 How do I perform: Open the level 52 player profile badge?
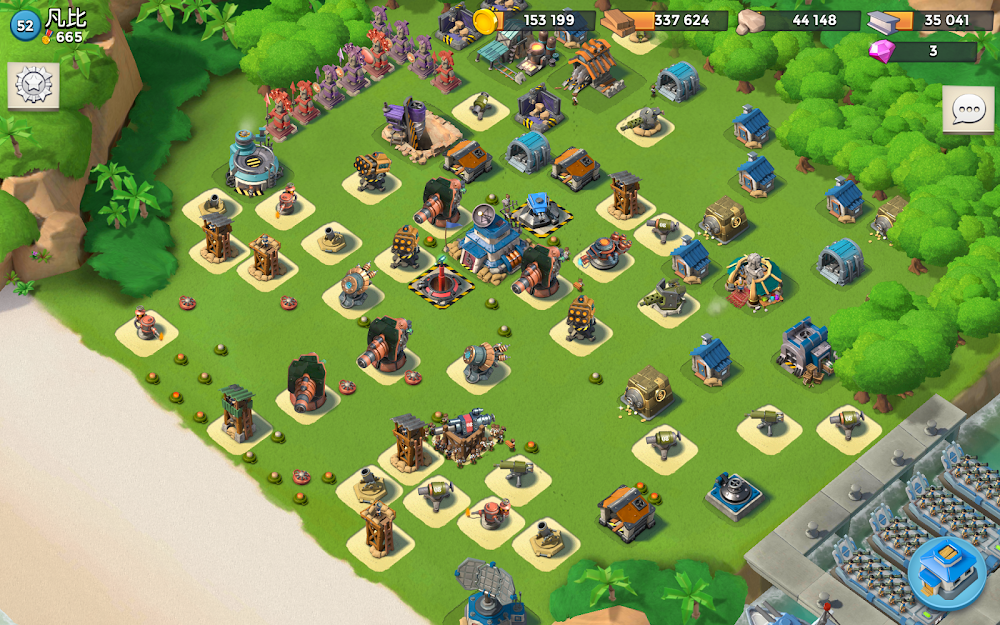pos(24,26)
